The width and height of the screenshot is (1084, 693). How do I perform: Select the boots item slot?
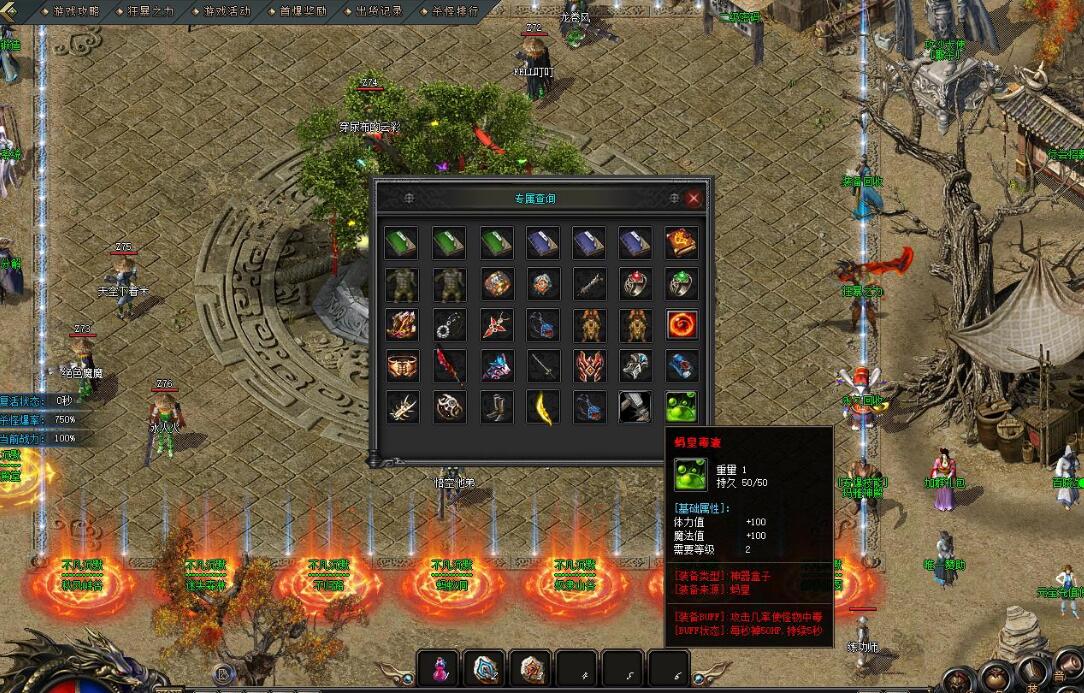click(x=495, y=406)
